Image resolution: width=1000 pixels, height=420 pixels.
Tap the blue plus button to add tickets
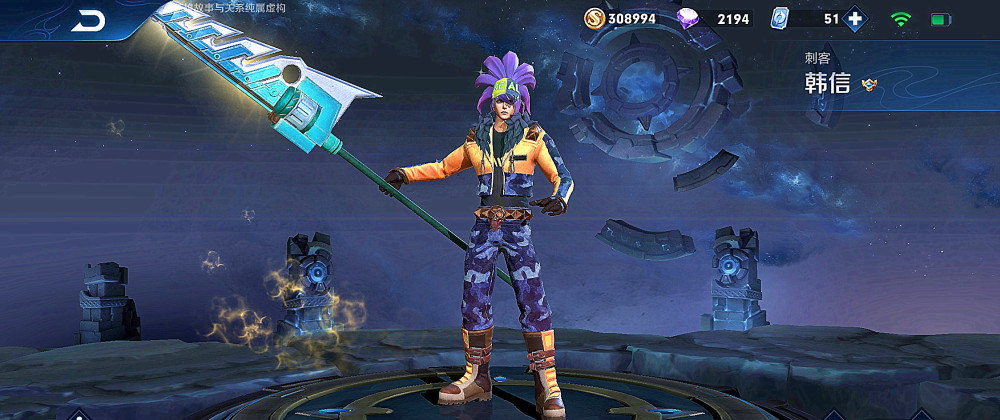point(855,18)
